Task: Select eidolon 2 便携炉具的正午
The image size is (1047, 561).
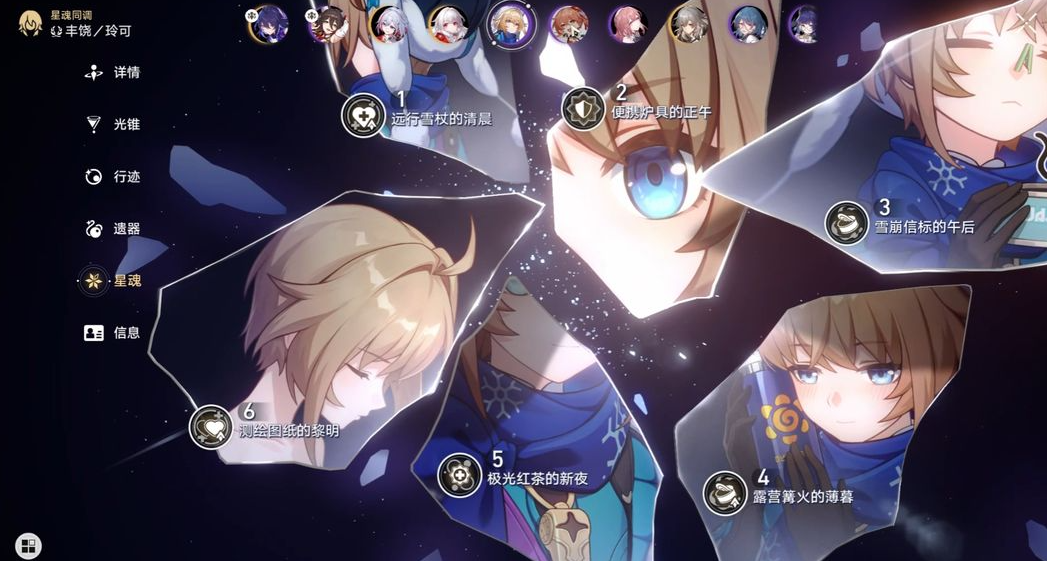Action: (583, 108)
